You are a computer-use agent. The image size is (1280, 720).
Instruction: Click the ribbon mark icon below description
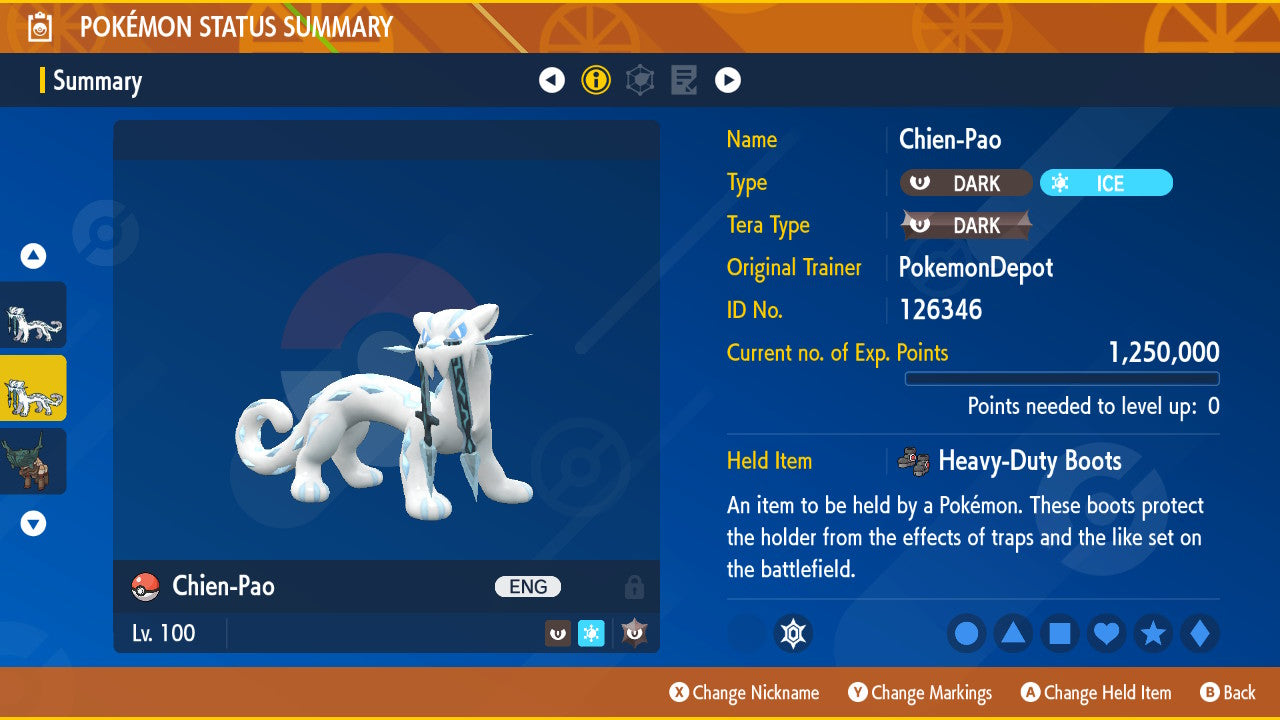(793, 634)
